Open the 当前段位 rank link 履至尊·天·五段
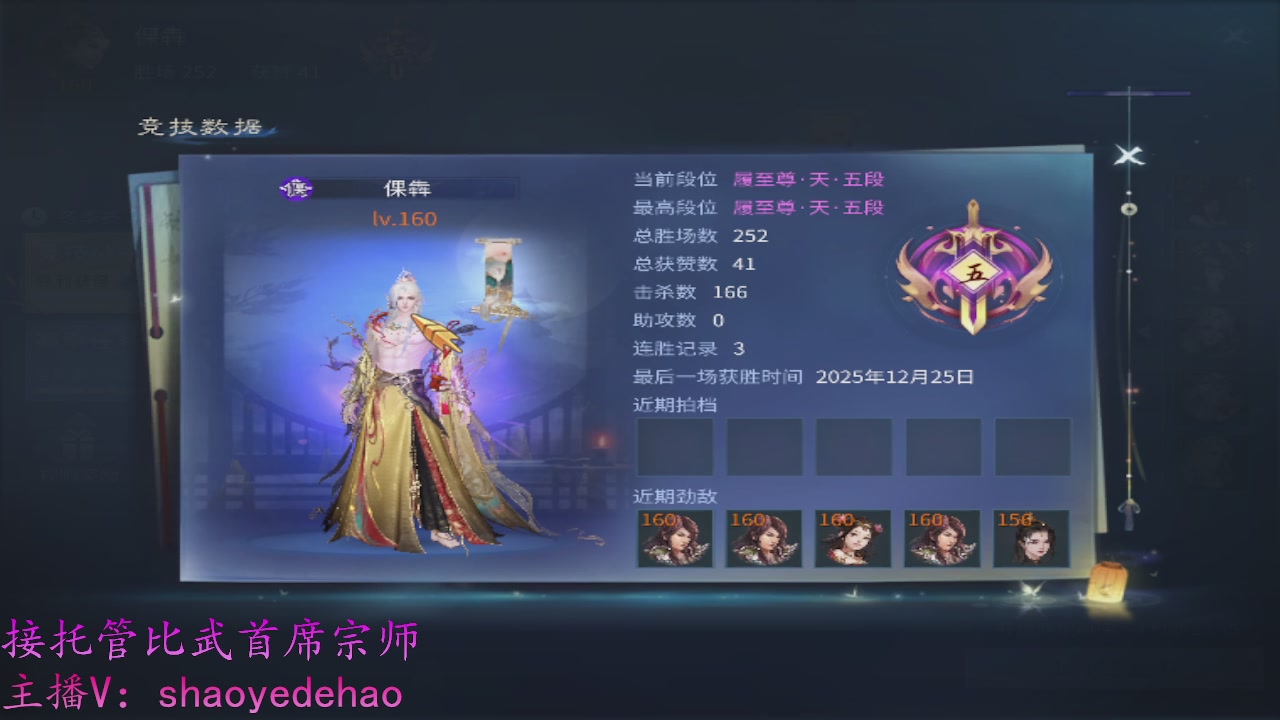Screen dimensions: 1280x720 810,178
